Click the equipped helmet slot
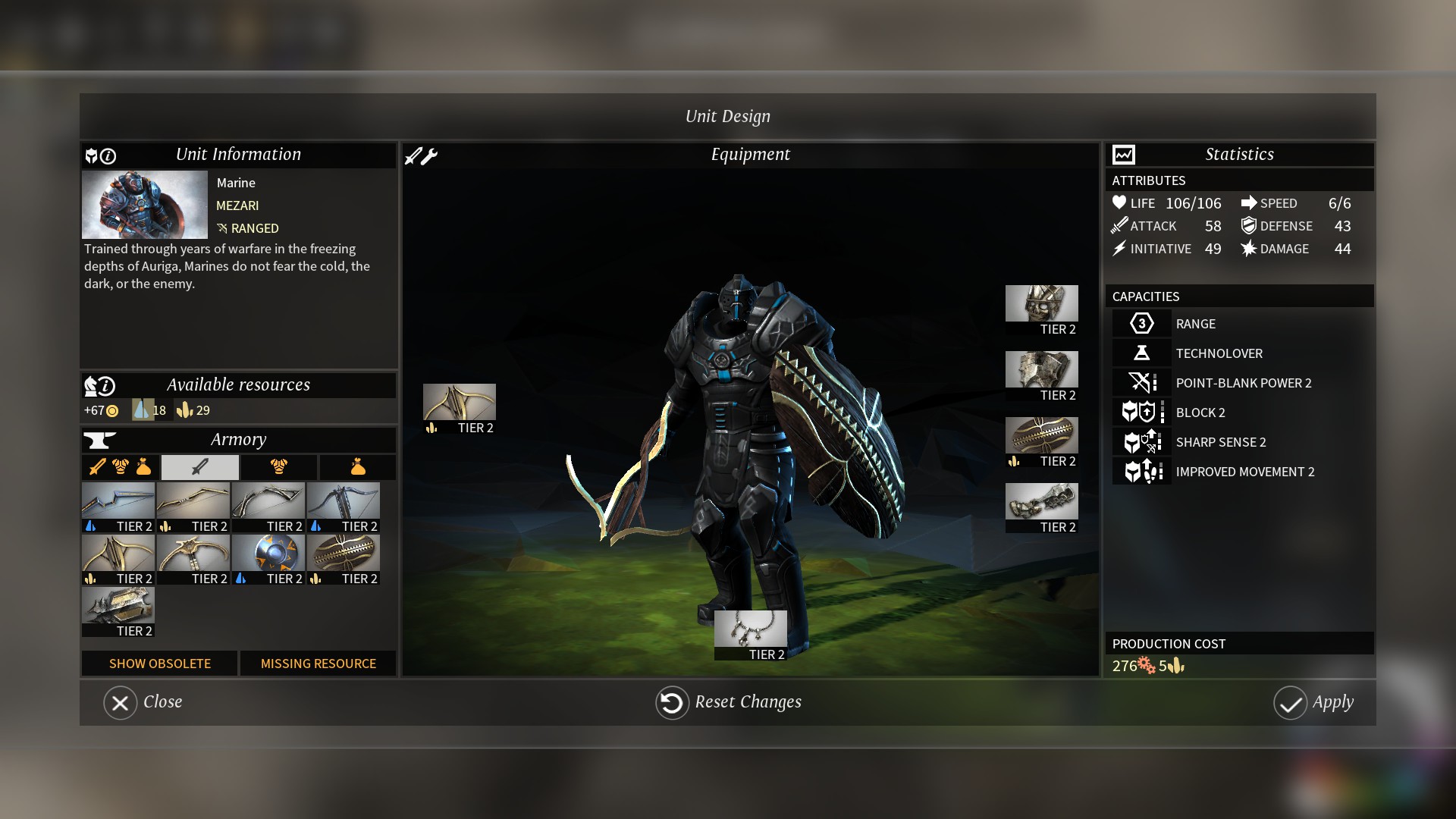 [1041, 304]
